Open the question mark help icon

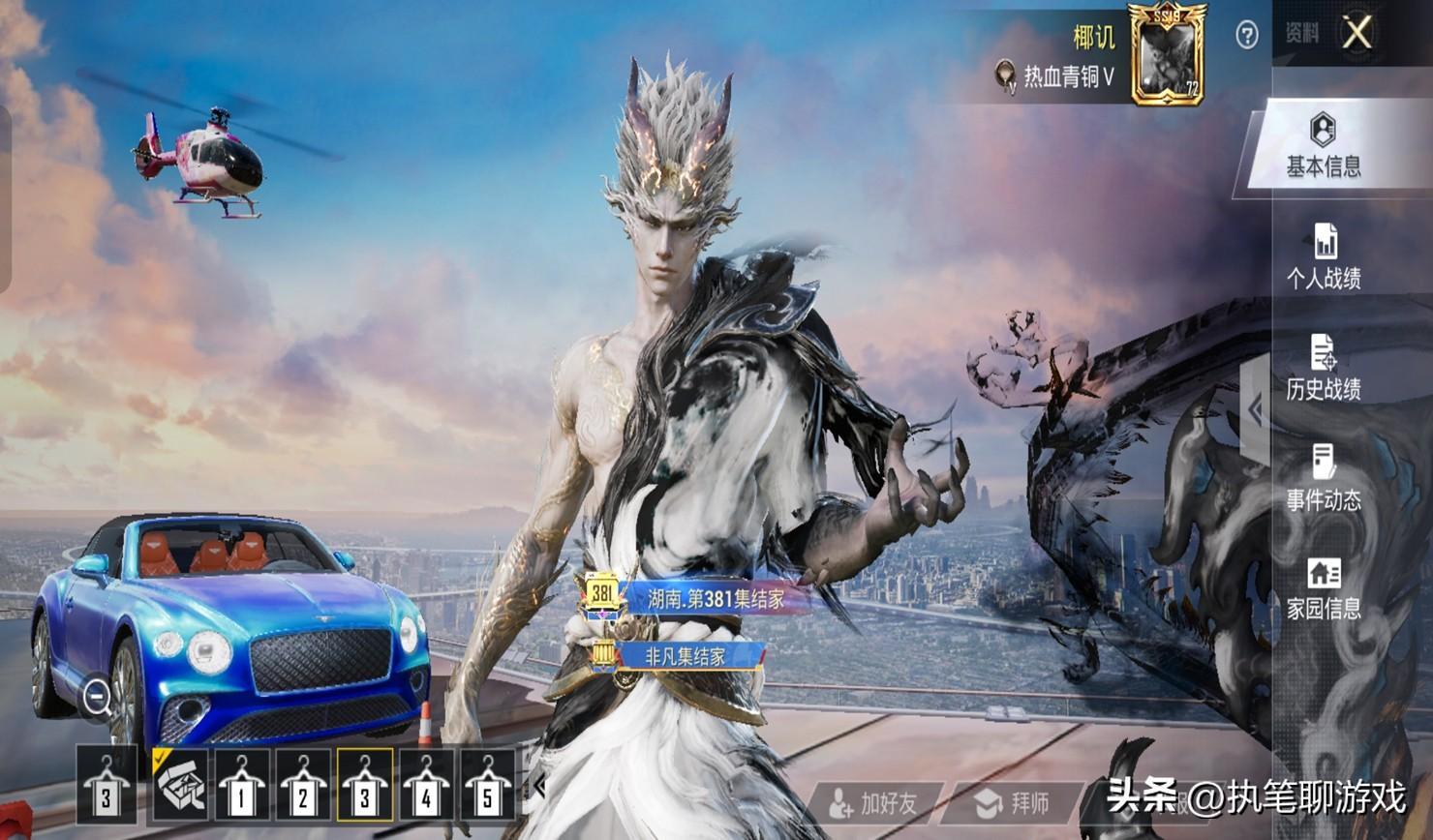[1247, 36]
